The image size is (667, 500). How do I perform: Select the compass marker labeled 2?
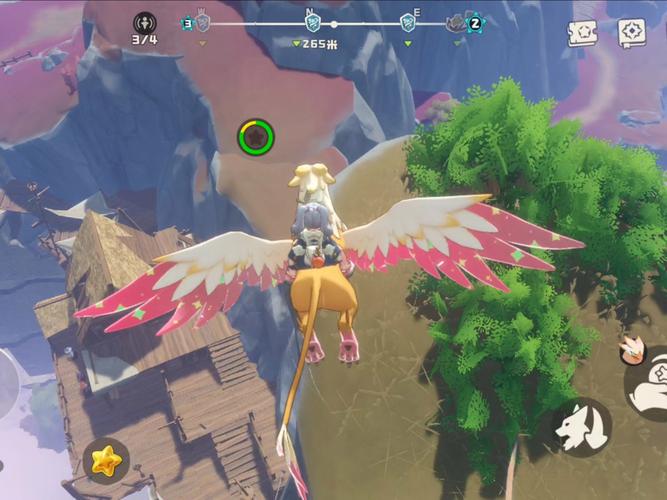[x=475, y=22]
